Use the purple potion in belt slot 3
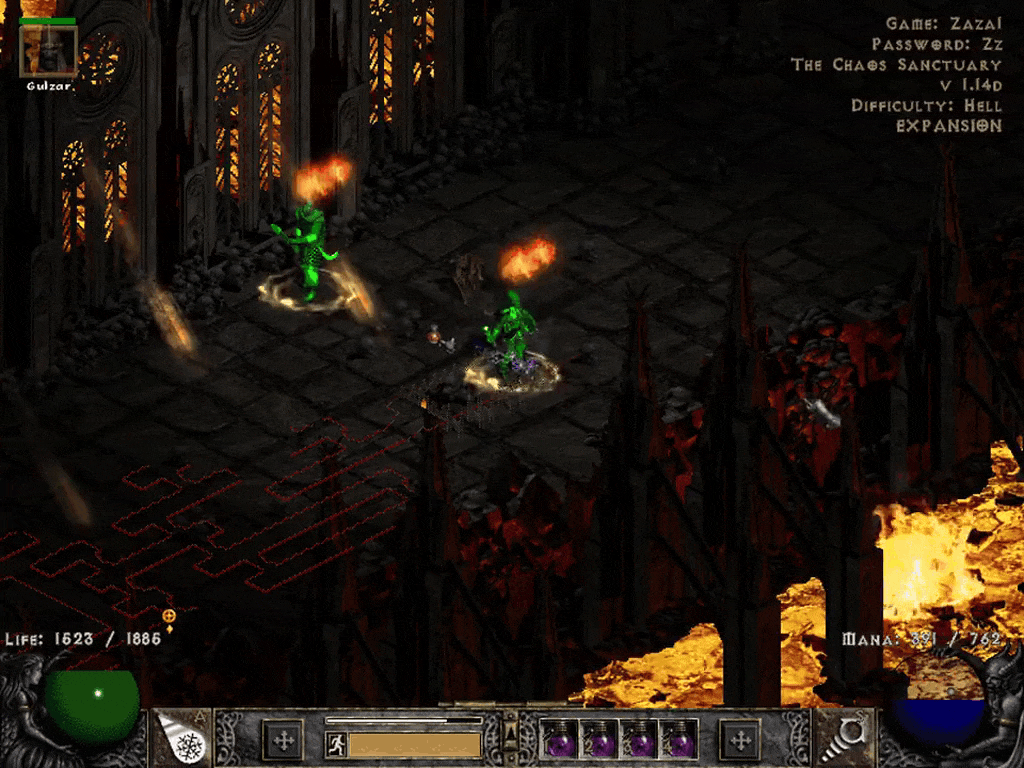The height and width of the screenshot is (768, 1024). pos(639,741)
